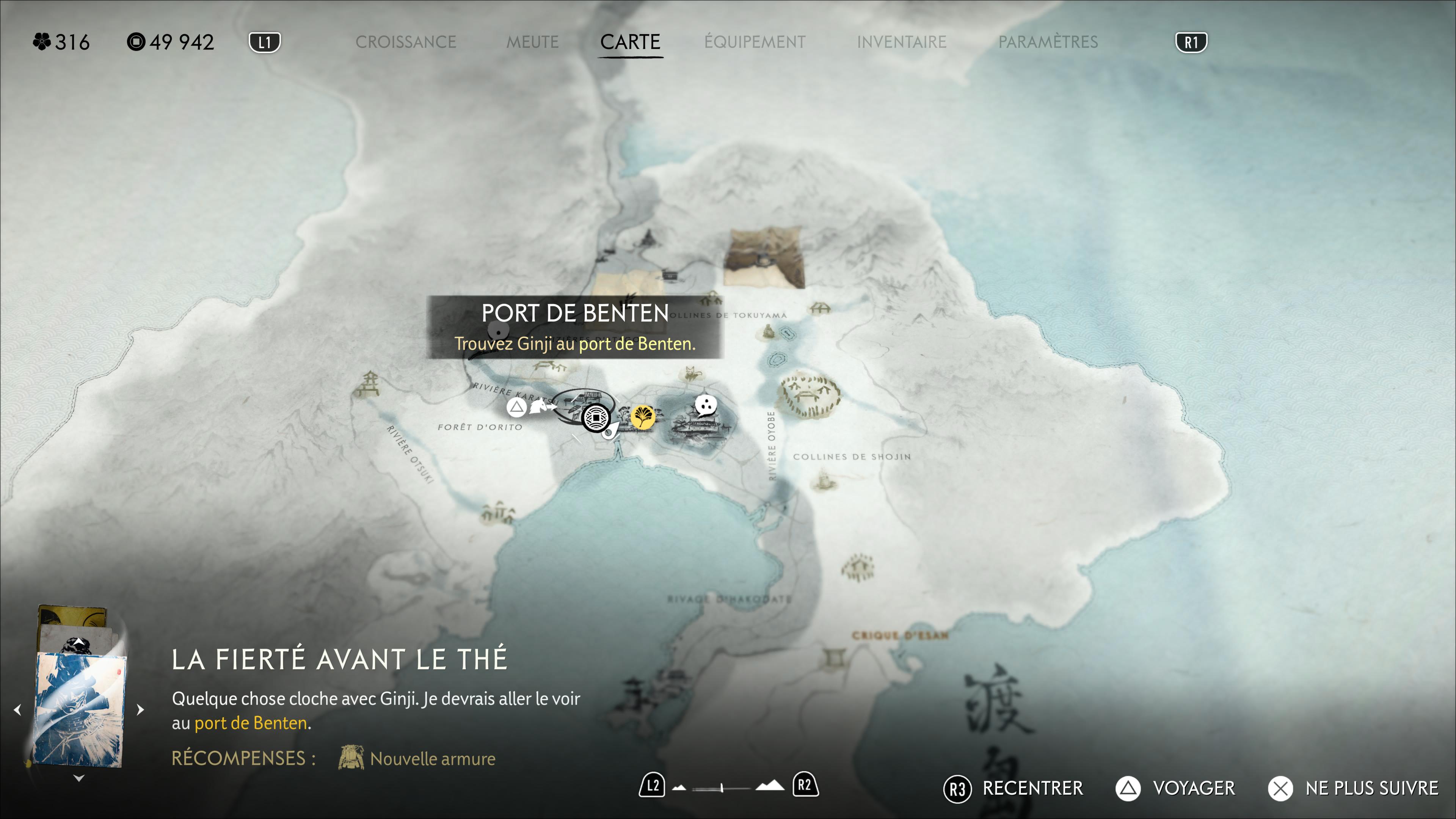The height and width of the screenshot is (819, 1456).
Task: Click the blue samurai quest card
Action: coord(80,709)
